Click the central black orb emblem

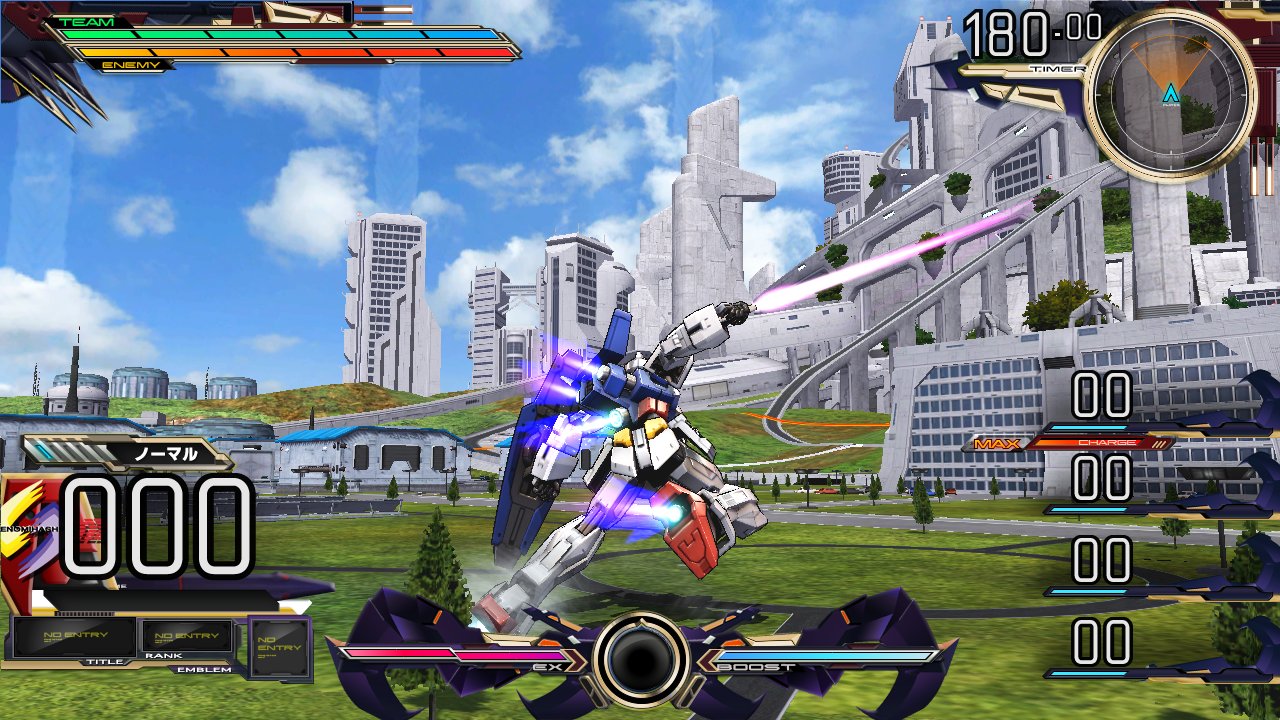click(640, 660)
